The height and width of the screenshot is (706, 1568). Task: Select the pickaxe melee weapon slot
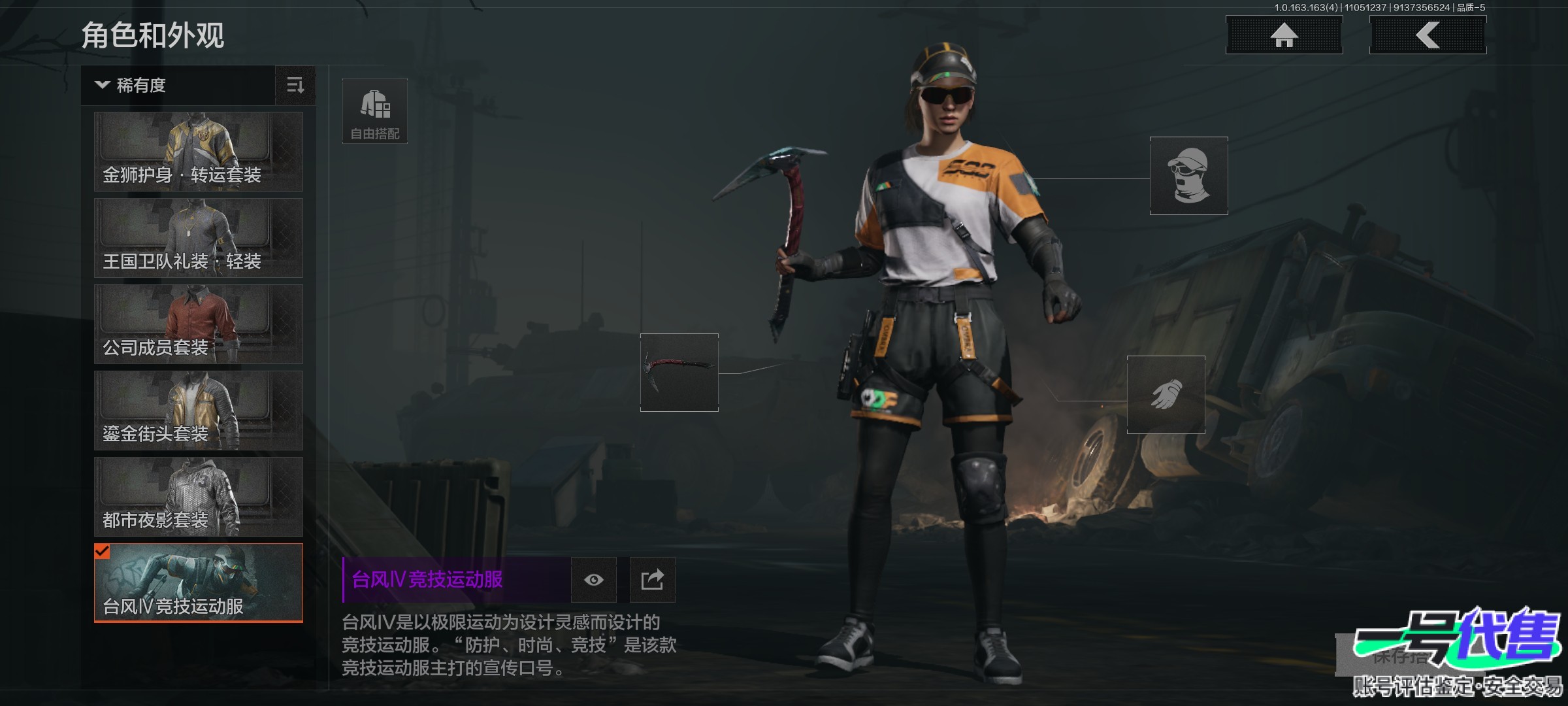[679, 373]
